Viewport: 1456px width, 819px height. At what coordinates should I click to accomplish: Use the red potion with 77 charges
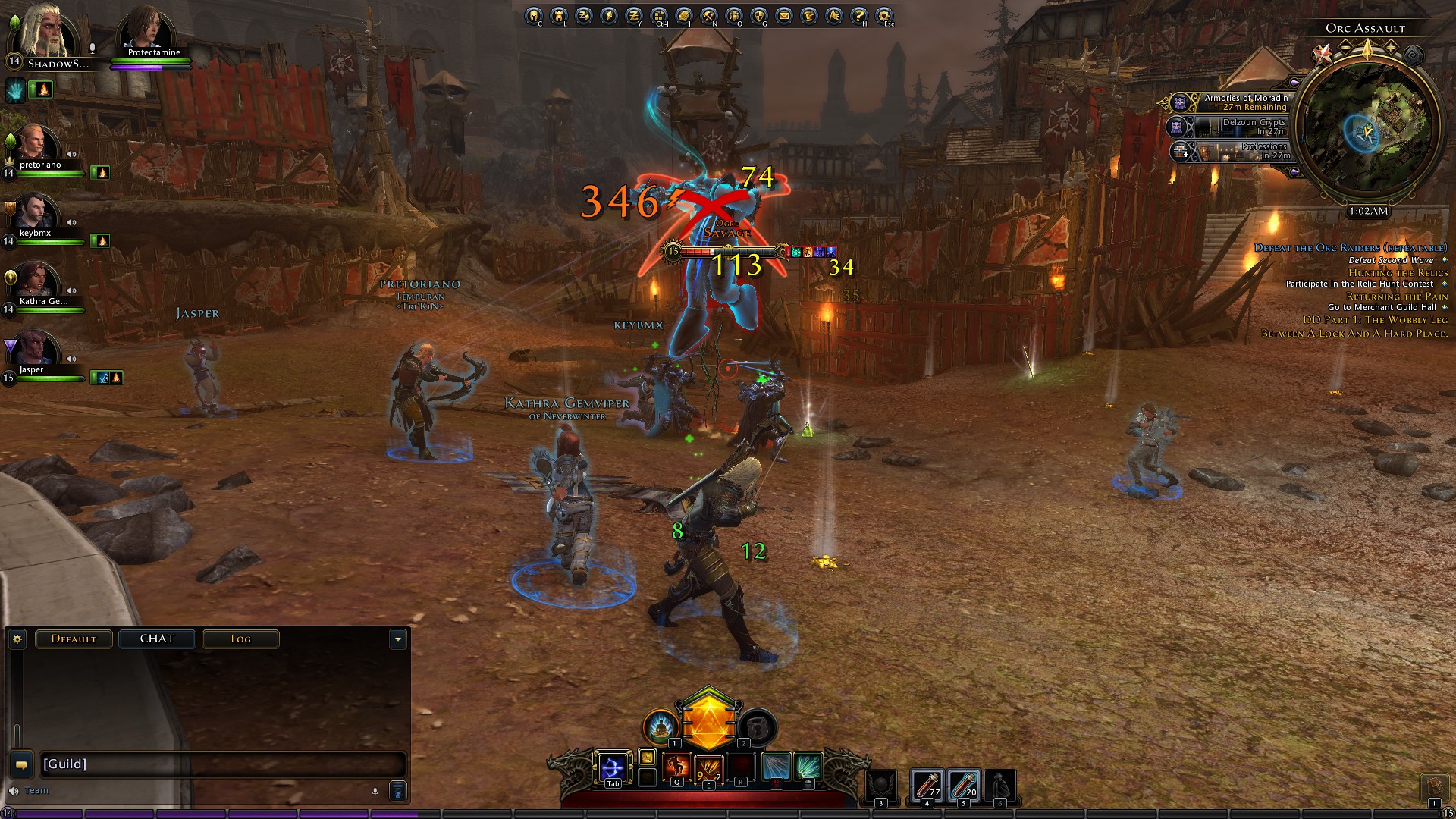pos(926,785)
